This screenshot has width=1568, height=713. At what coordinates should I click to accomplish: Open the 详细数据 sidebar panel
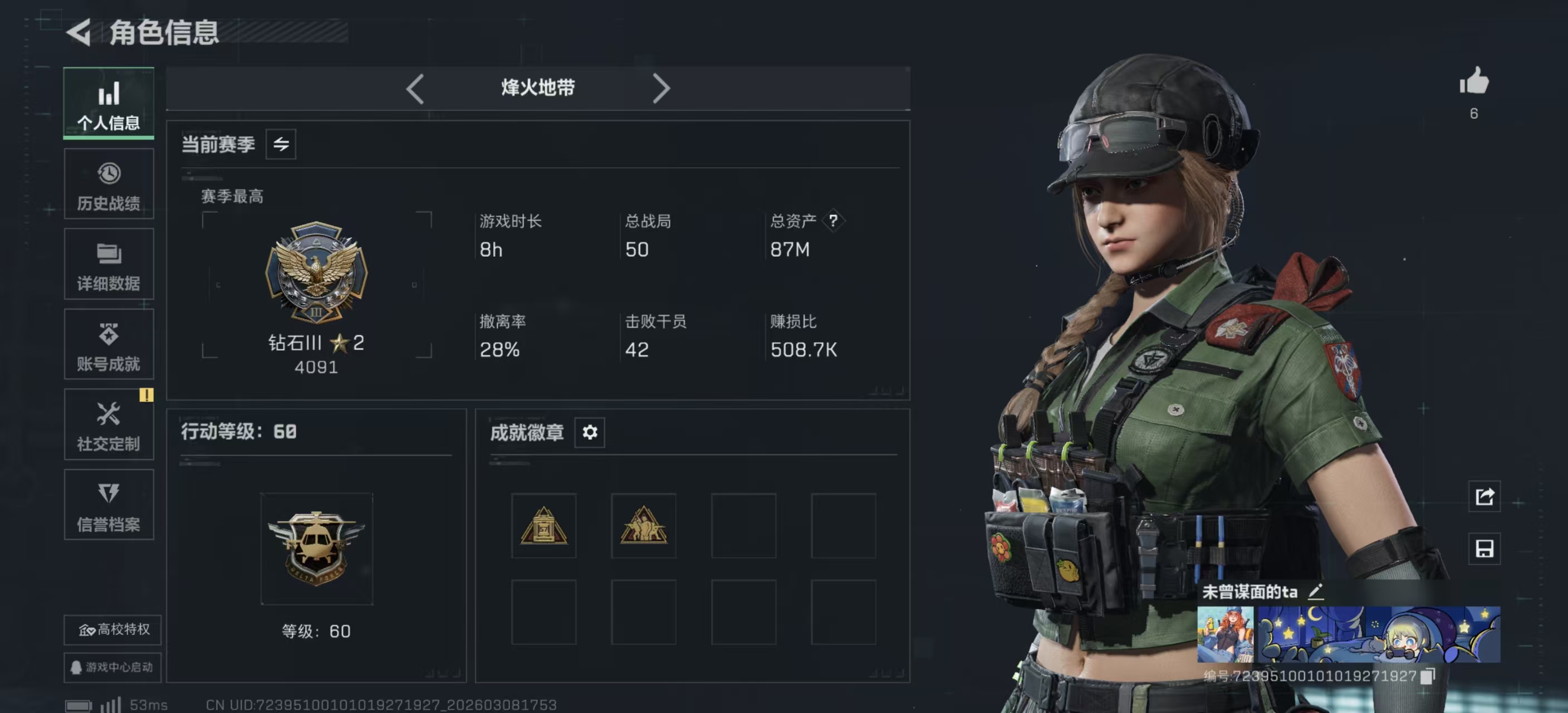pyautogui.click(x=109, y=264)
